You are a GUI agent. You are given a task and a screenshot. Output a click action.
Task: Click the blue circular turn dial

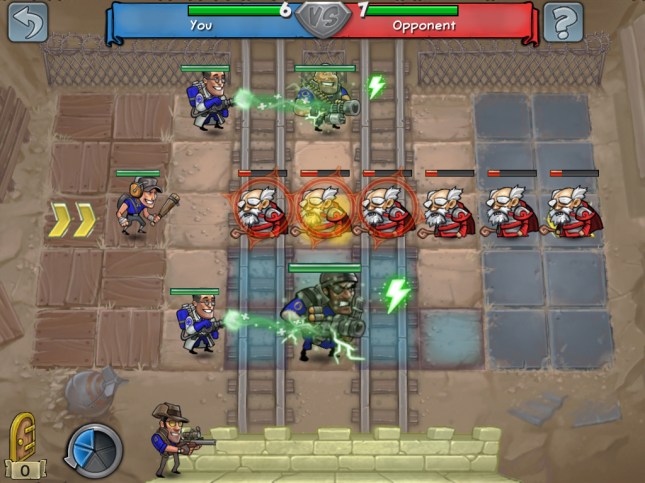[x=95, y=446]
